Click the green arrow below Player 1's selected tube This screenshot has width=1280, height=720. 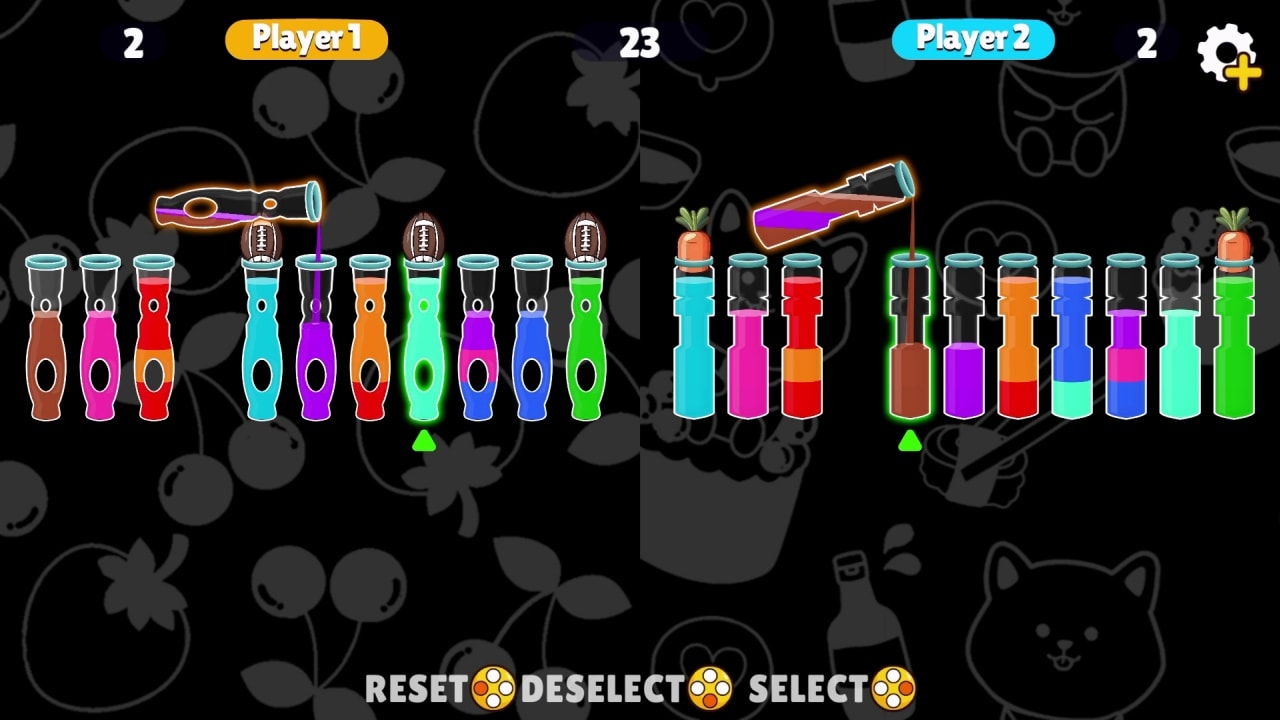(424, 440)
